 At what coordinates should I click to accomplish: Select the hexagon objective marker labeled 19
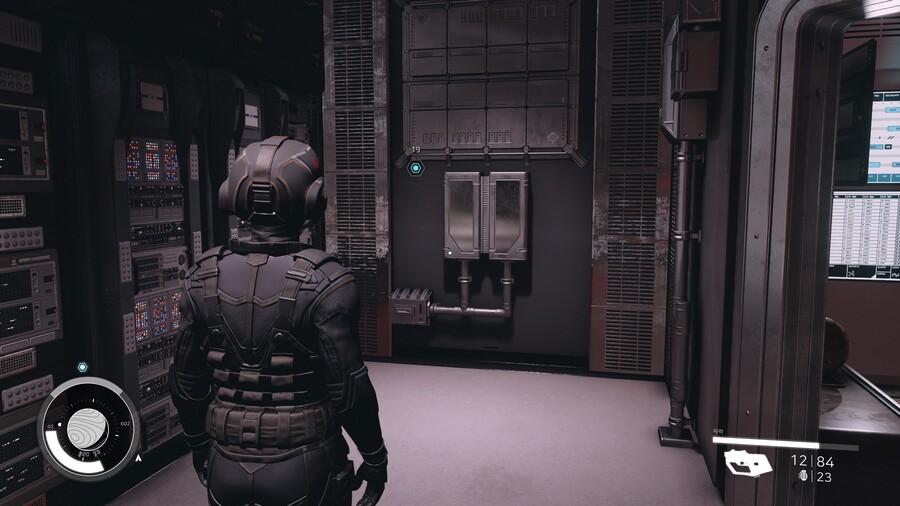coord(416,168)
